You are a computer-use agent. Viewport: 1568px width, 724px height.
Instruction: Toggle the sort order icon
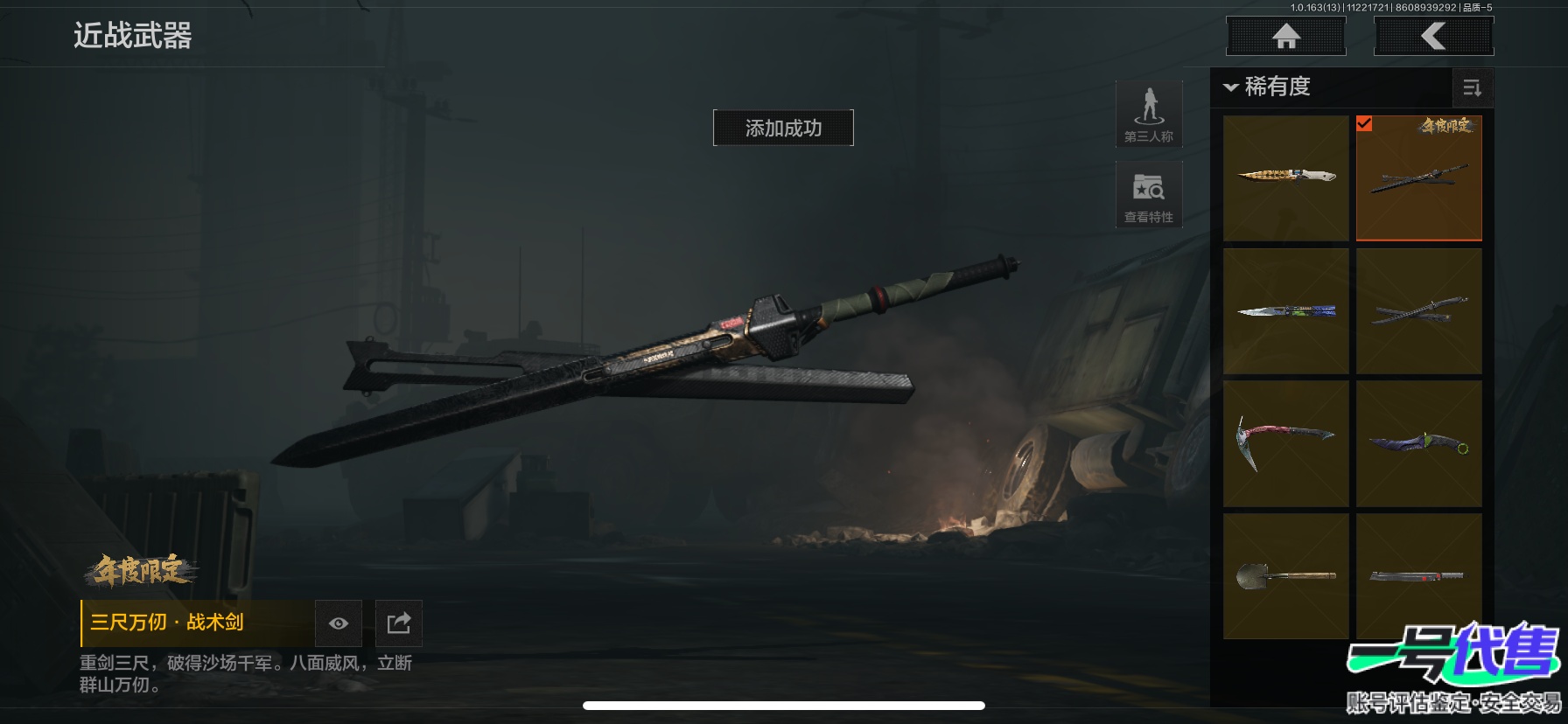(1472, 87)
